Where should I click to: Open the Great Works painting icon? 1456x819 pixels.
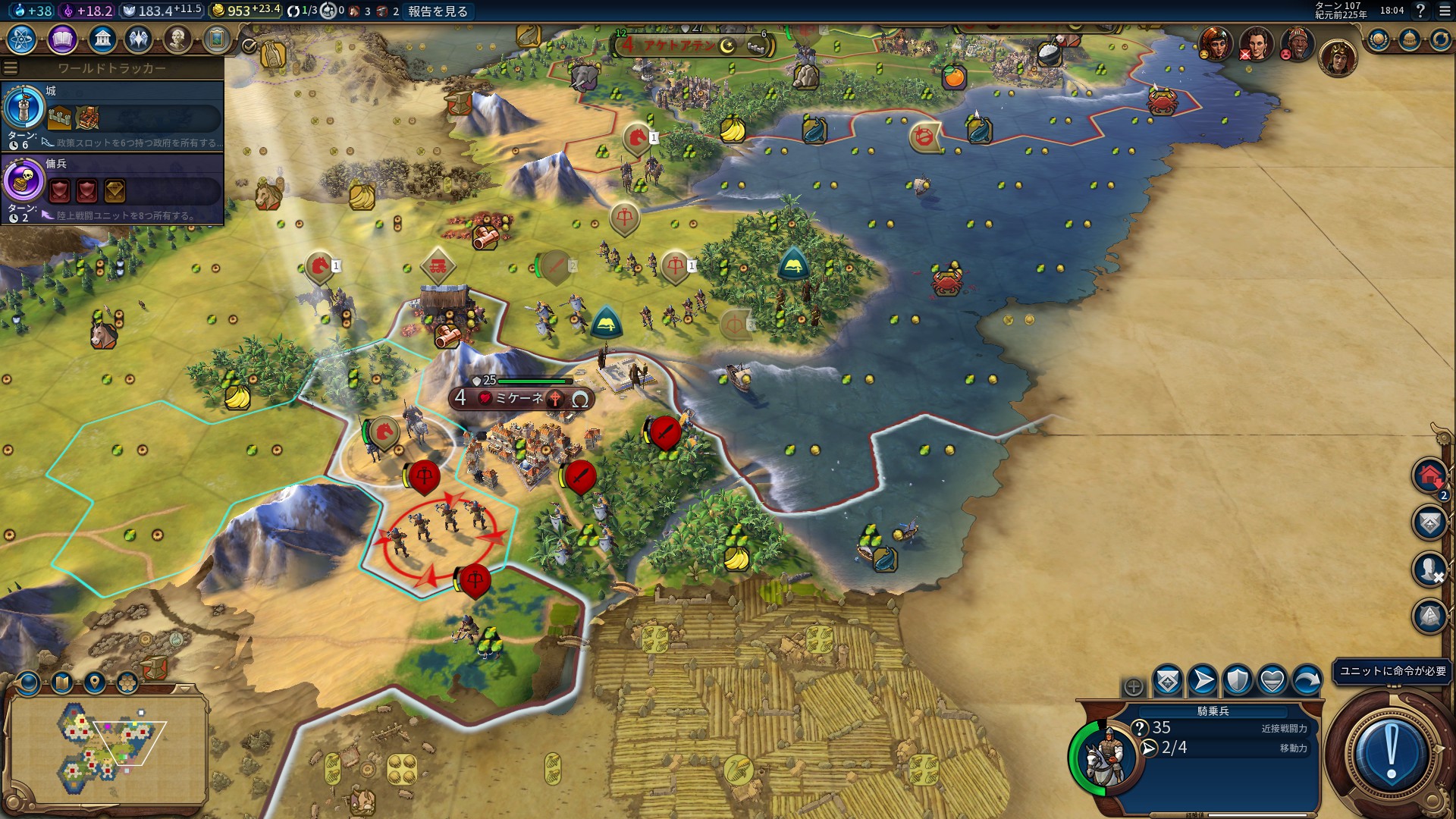[217, 39]
